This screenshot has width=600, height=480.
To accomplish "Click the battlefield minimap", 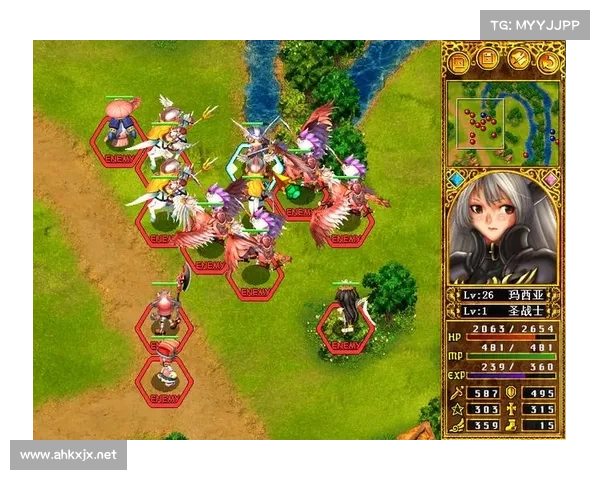I will 503,122.
